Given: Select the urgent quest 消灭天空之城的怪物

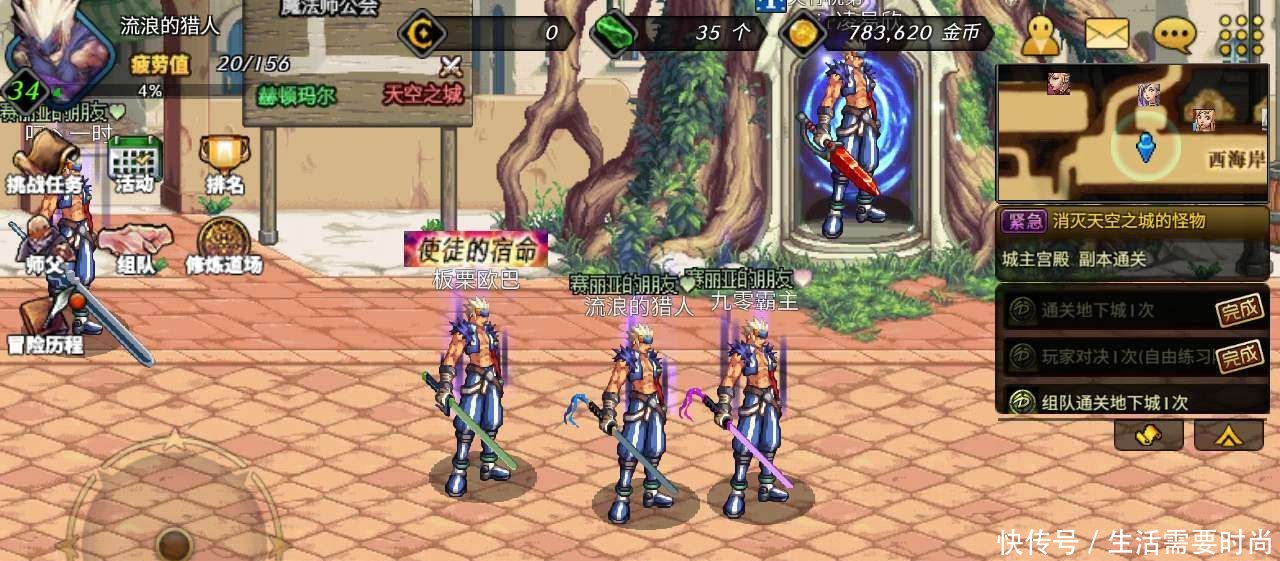Looking at the screenshot, I should pos(1131,222).
